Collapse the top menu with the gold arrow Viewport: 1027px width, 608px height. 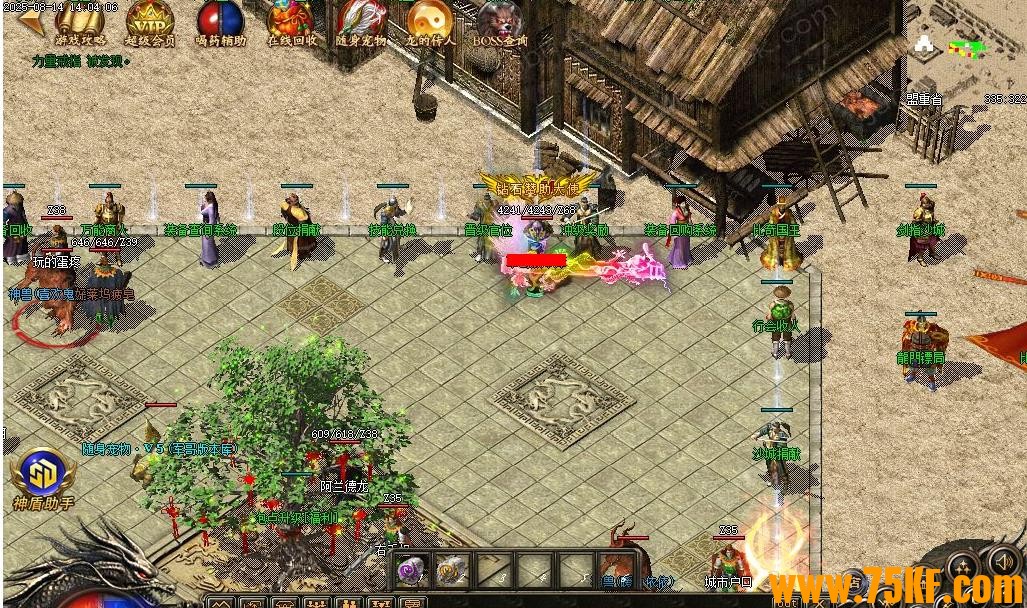pos(32,22)
